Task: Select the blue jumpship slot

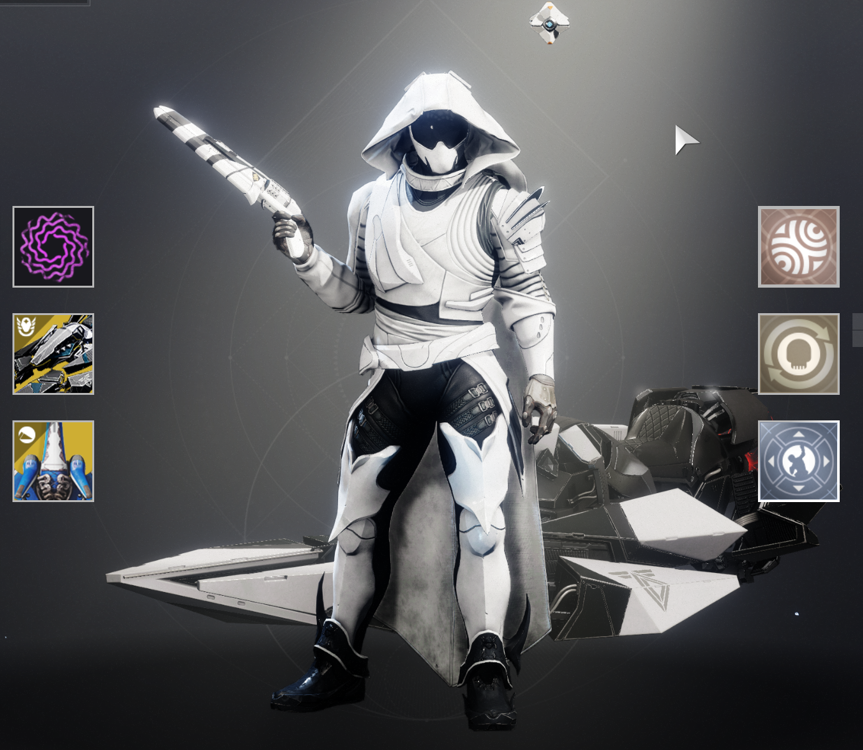Action: (53, 461)
